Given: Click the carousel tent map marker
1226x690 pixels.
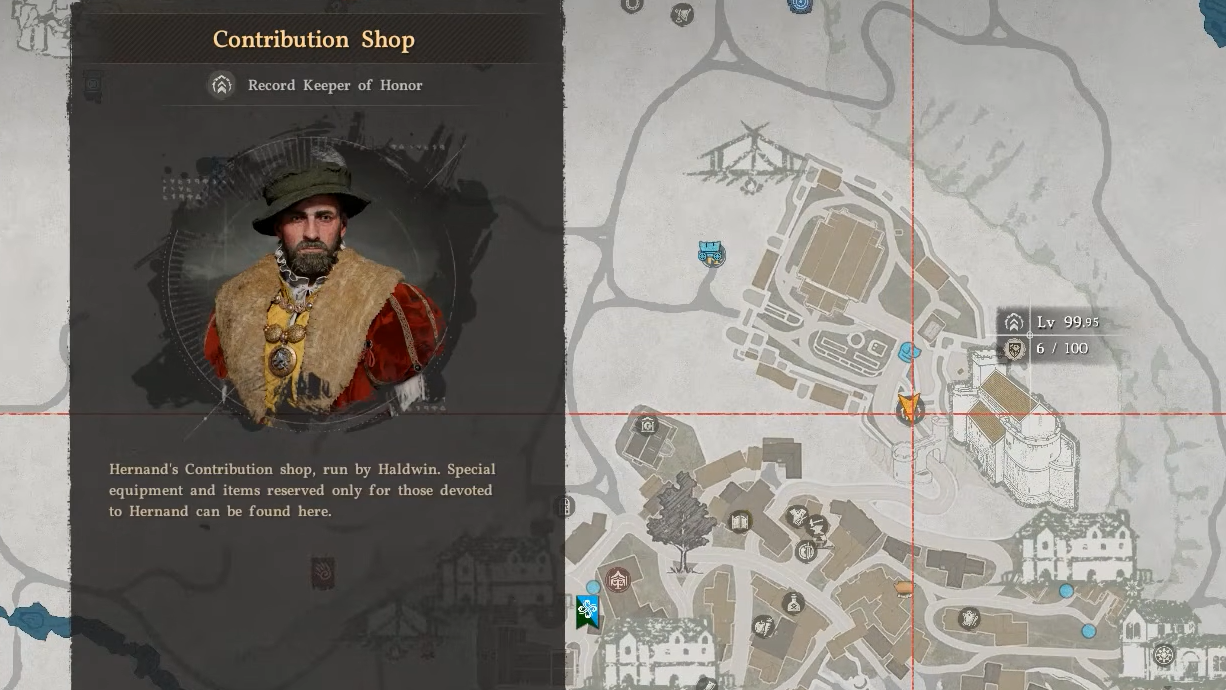Looking at the screenshot, I should 618,579.
